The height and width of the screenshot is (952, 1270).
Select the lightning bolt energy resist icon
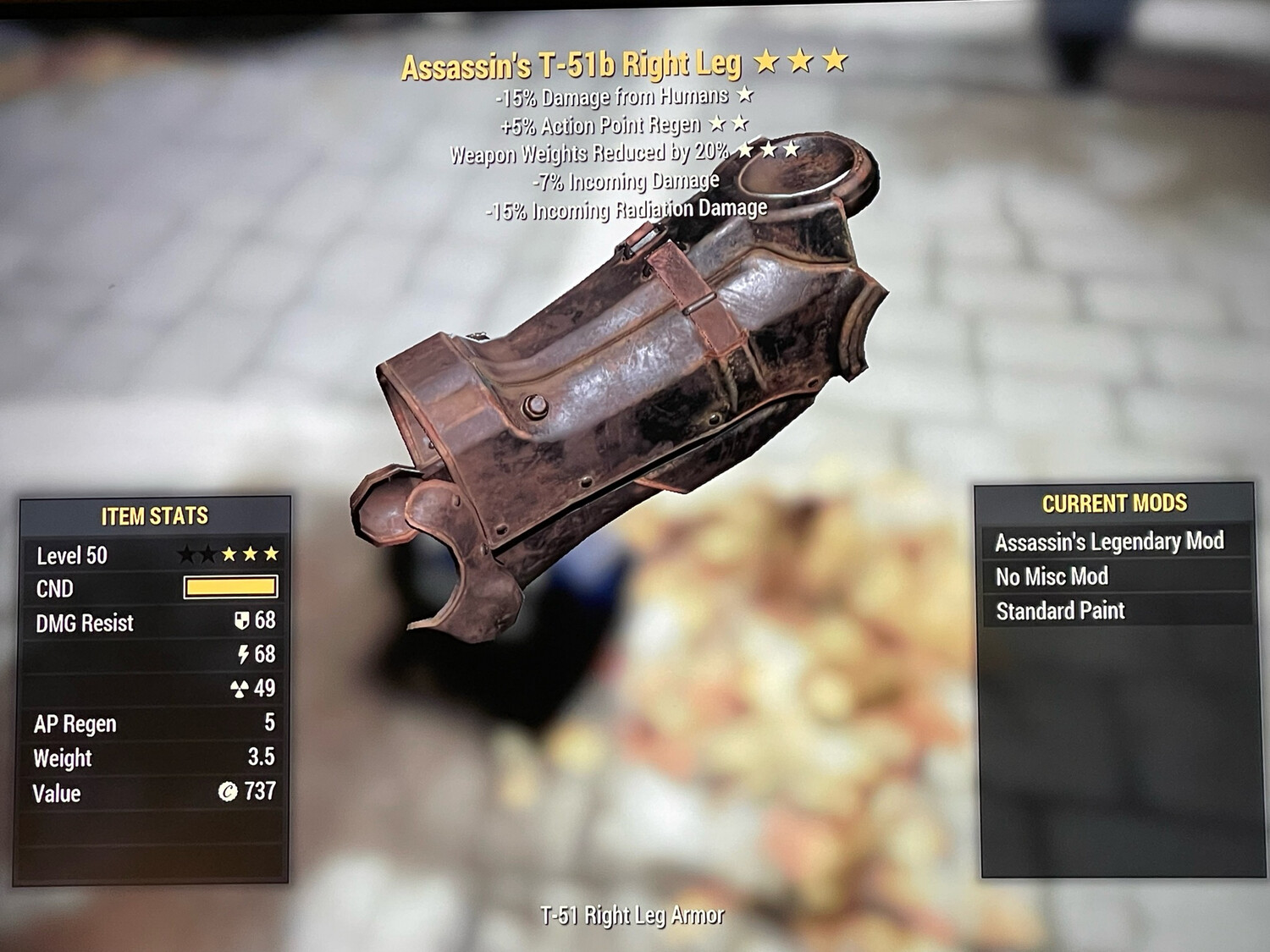click(x=243, y=656)
